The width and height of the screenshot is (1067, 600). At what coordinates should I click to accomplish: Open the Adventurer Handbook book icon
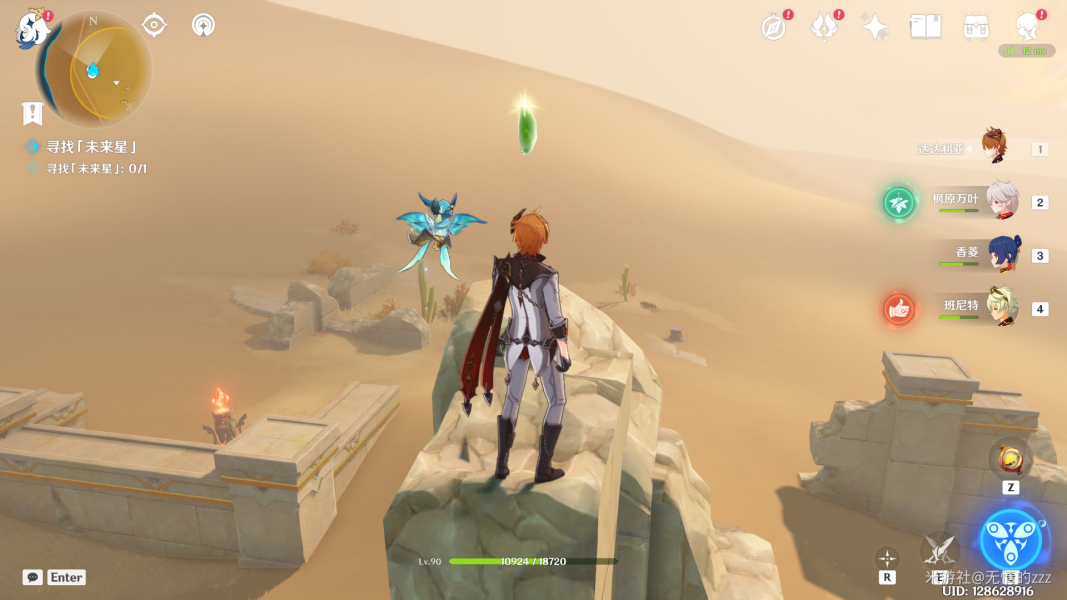click(x=925, y=27)
